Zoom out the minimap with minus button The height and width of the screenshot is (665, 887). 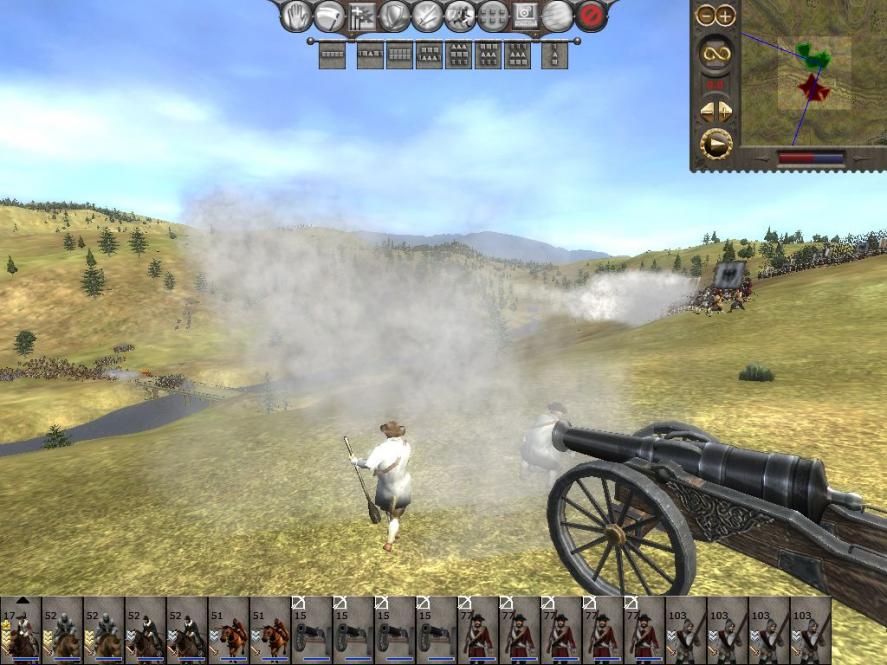[705, 15]
